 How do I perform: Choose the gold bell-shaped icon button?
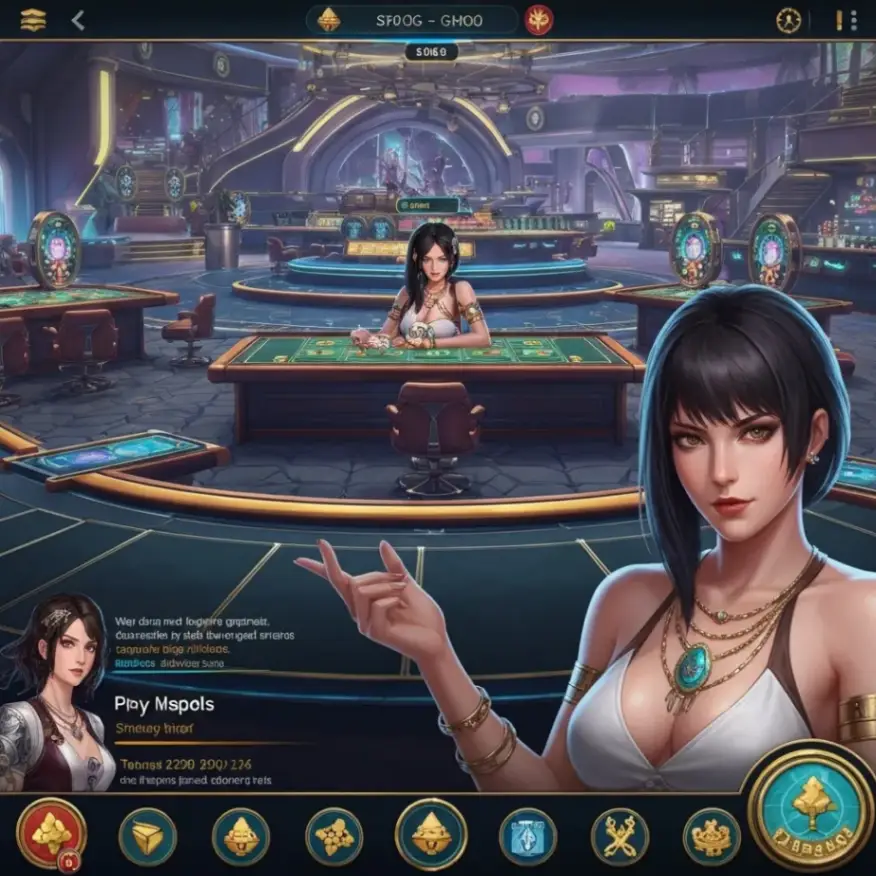pyautogui.click(x=240, y=836)
